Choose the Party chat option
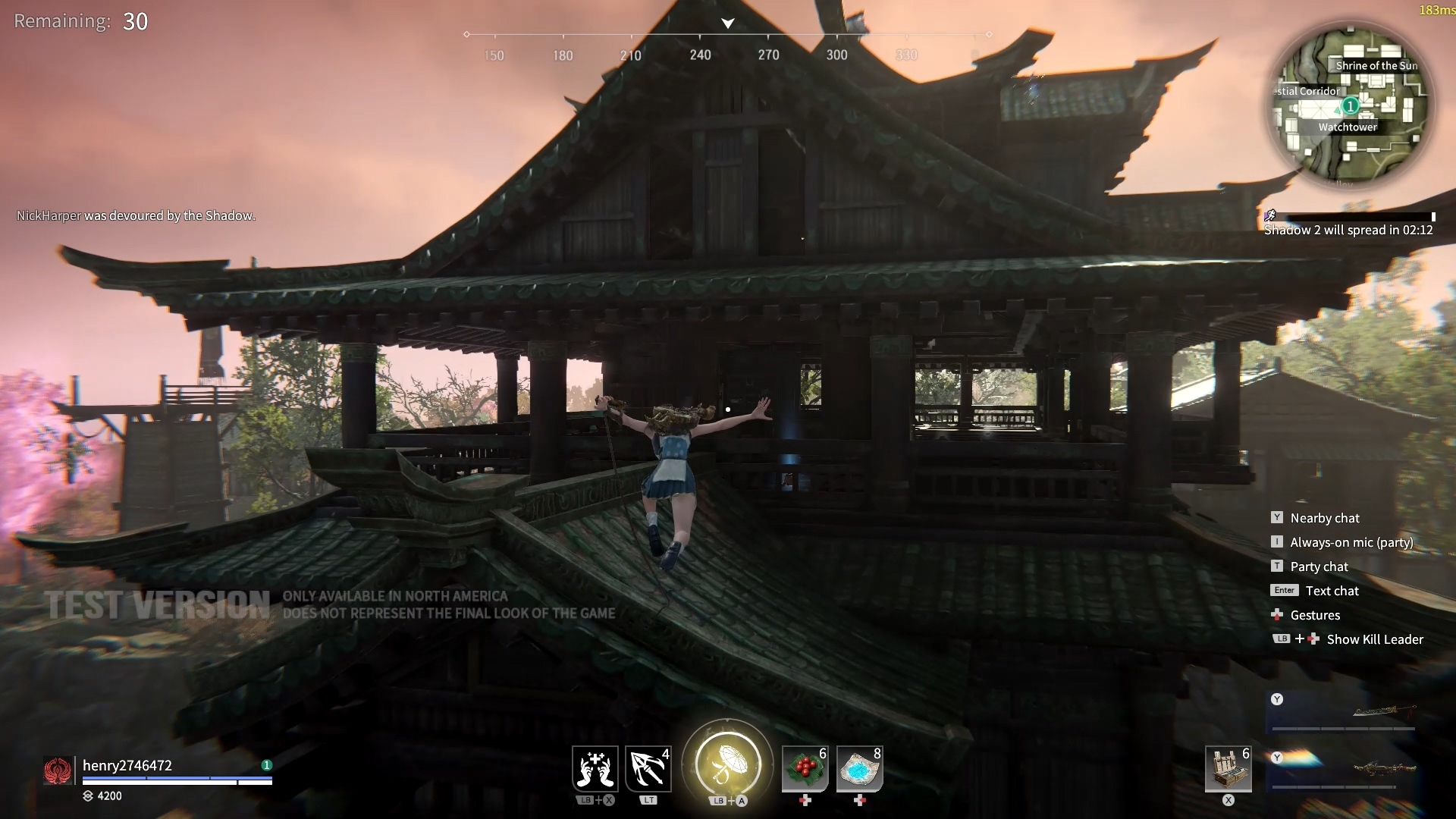 pyautogui.click(x=1319, y=566)
